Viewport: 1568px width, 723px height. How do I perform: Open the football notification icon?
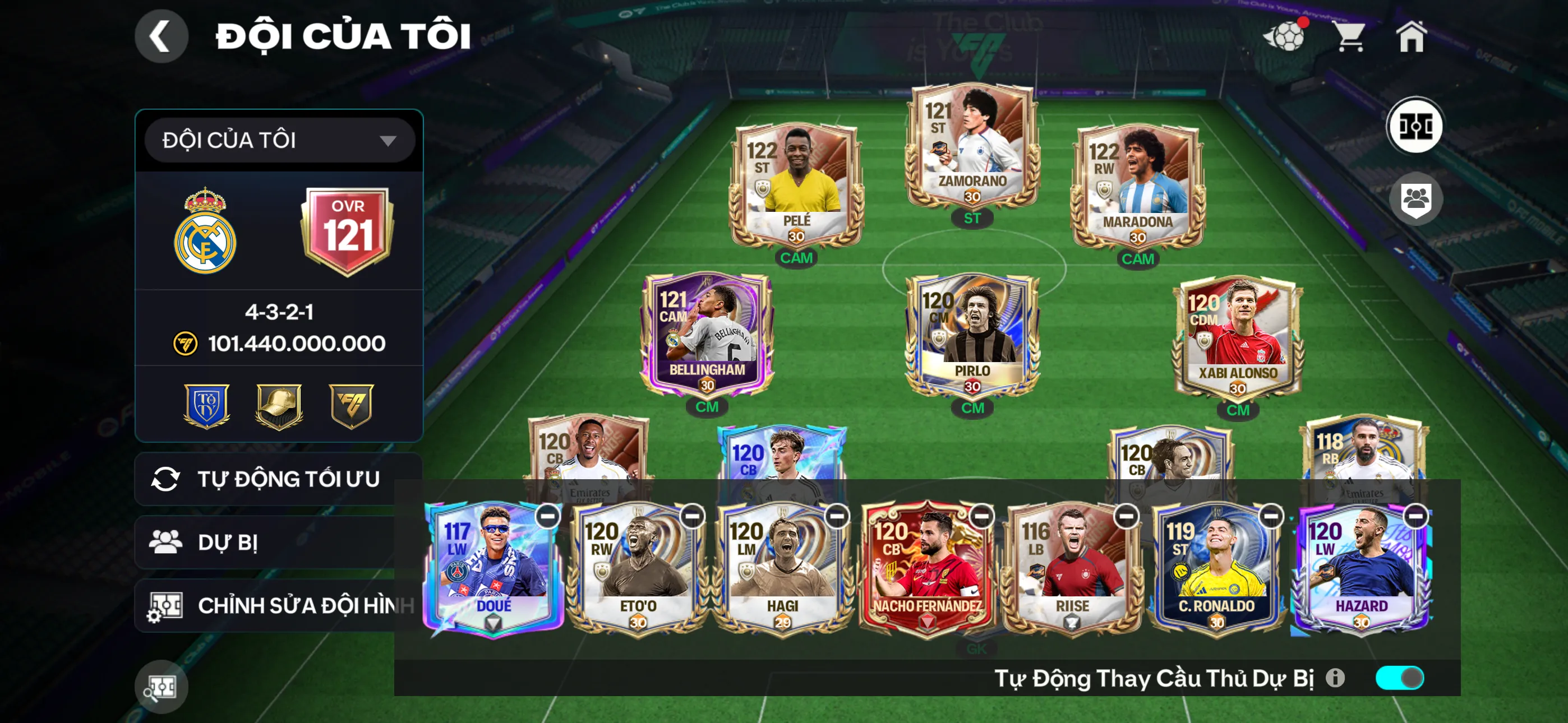coord(1284,36)
